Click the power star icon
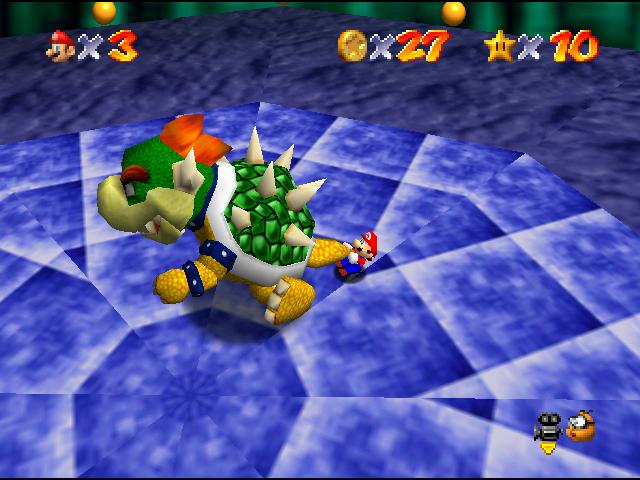 [x=499, y=45]
